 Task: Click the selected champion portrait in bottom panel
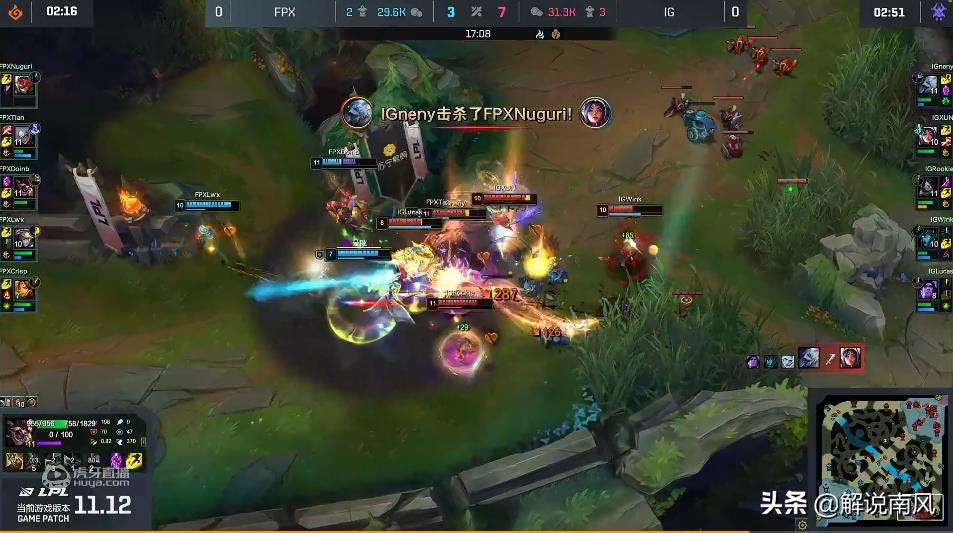click(x=20, y=434)
